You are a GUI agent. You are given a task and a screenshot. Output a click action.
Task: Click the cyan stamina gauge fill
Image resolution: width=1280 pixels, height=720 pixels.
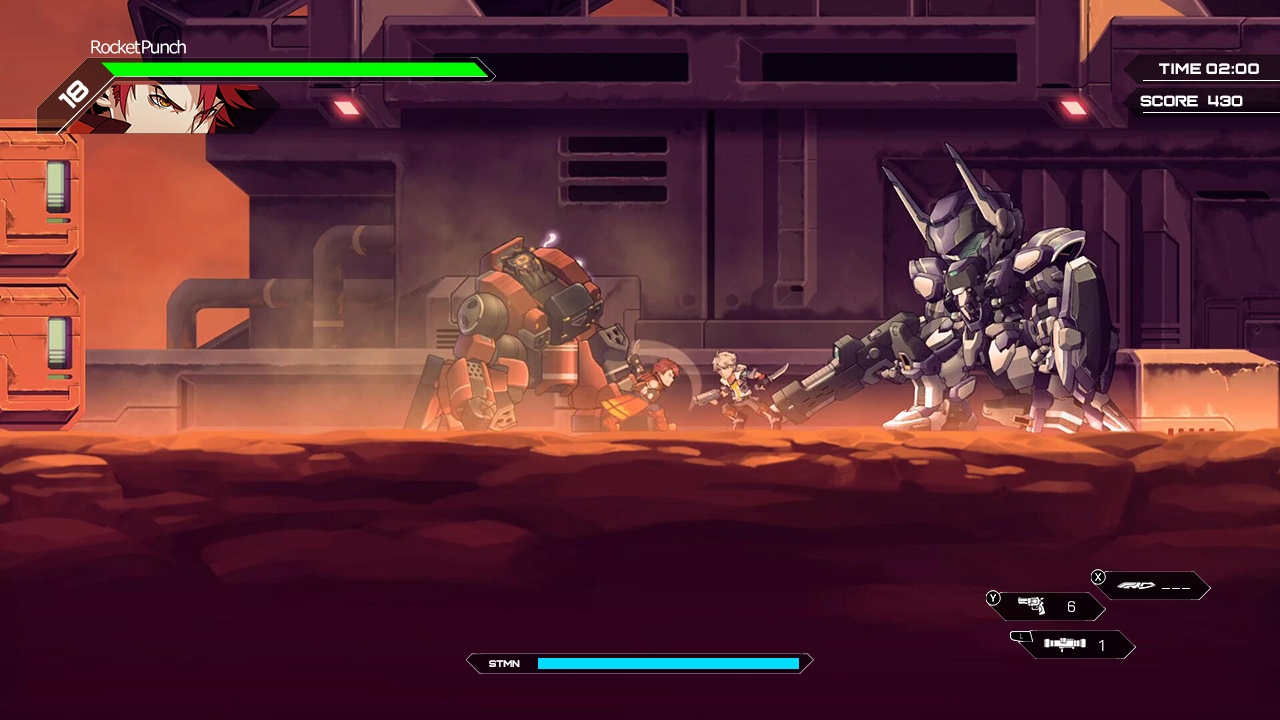(x=670, y=663)
